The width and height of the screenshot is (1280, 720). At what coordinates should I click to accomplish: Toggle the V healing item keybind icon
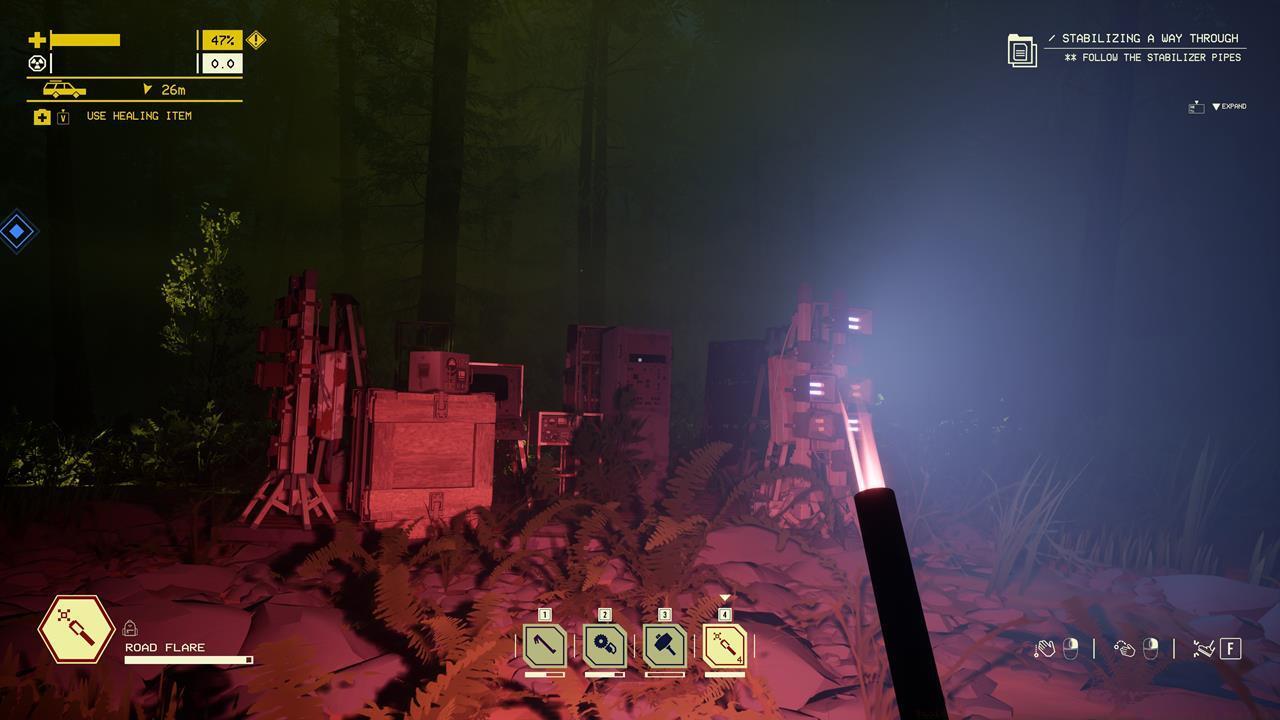(63, 116)
